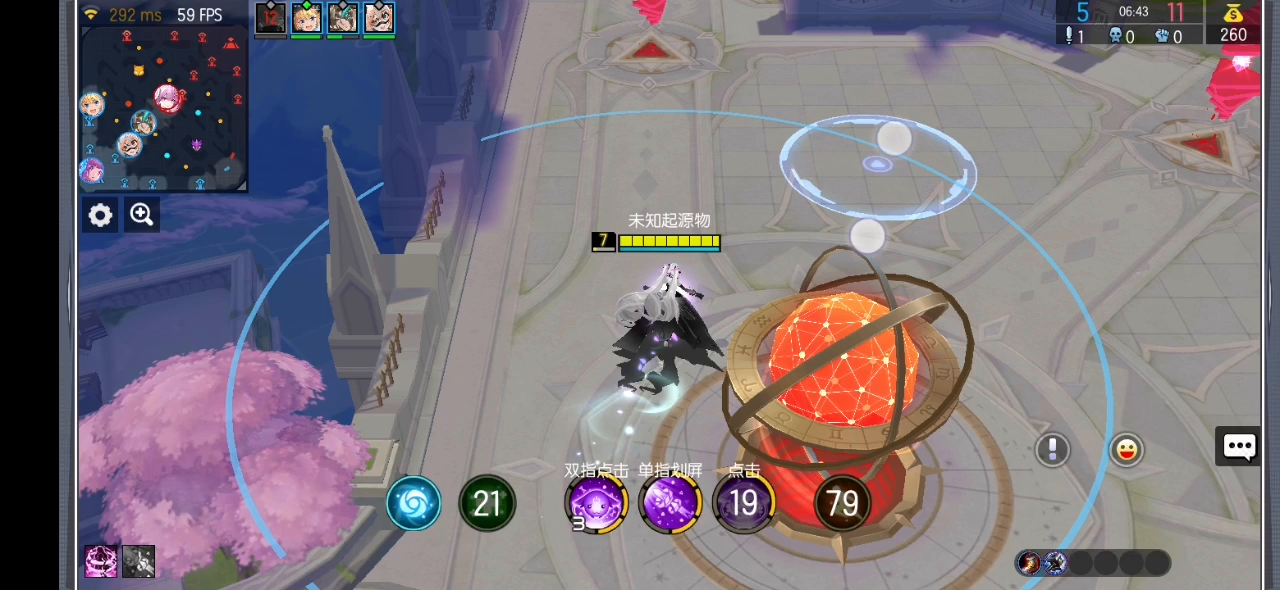Select the blonde teammate portrait in the top row
Viewport: 1280px width, 590px height.
306,18
